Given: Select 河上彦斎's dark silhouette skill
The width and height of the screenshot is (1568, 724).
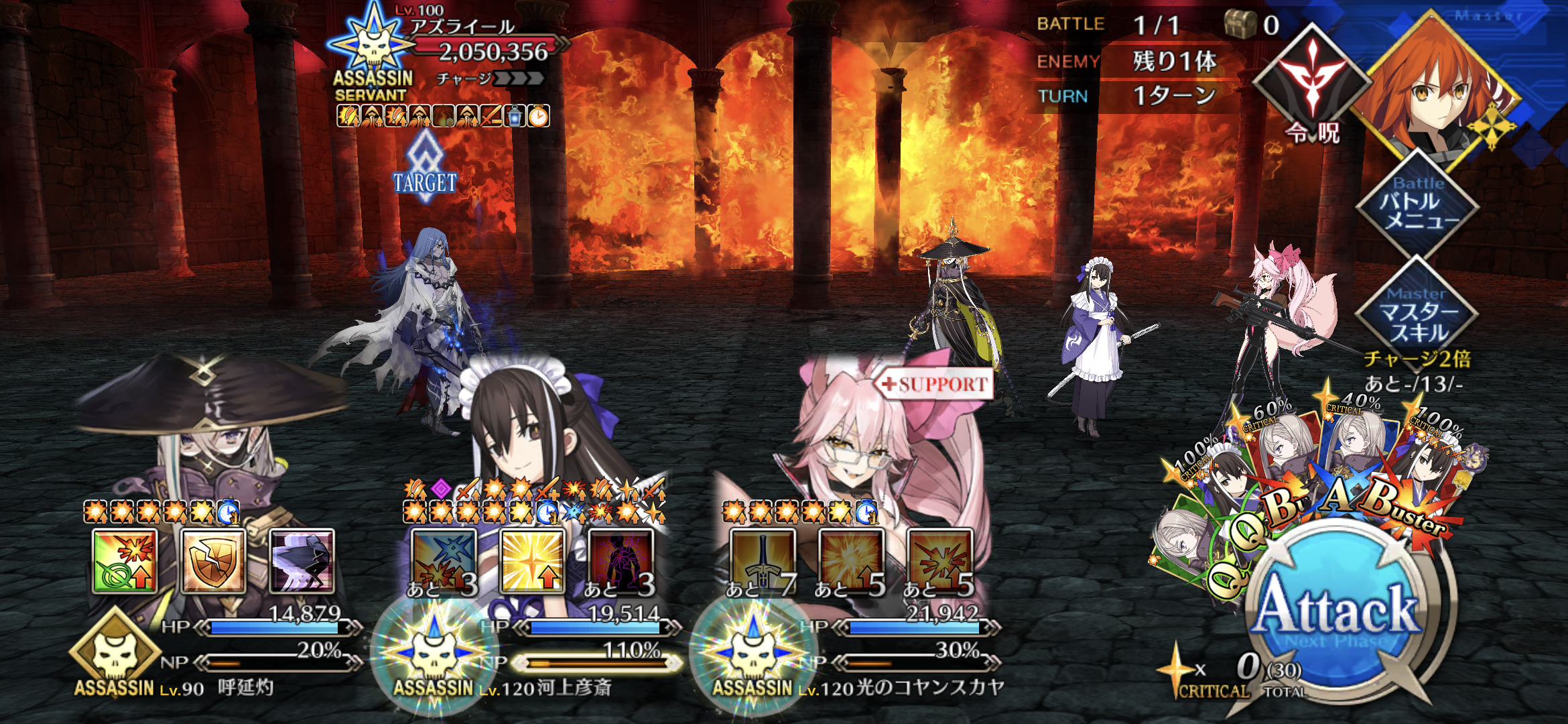Looking at the screenshot, I should click(620, 562).
